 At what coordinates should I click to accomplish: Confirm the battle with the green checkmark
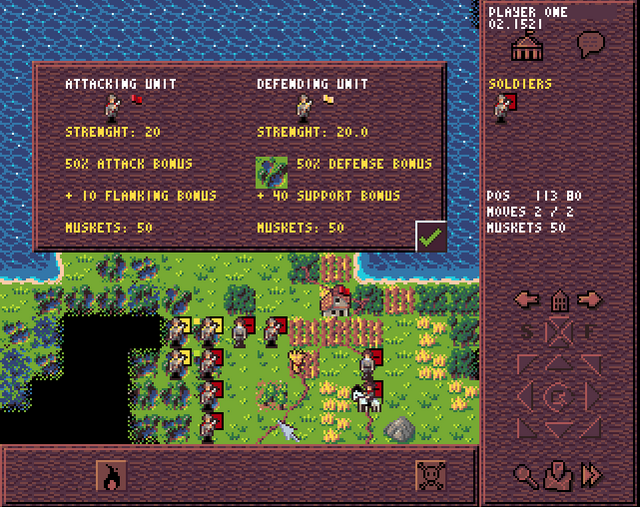[431, 237]
